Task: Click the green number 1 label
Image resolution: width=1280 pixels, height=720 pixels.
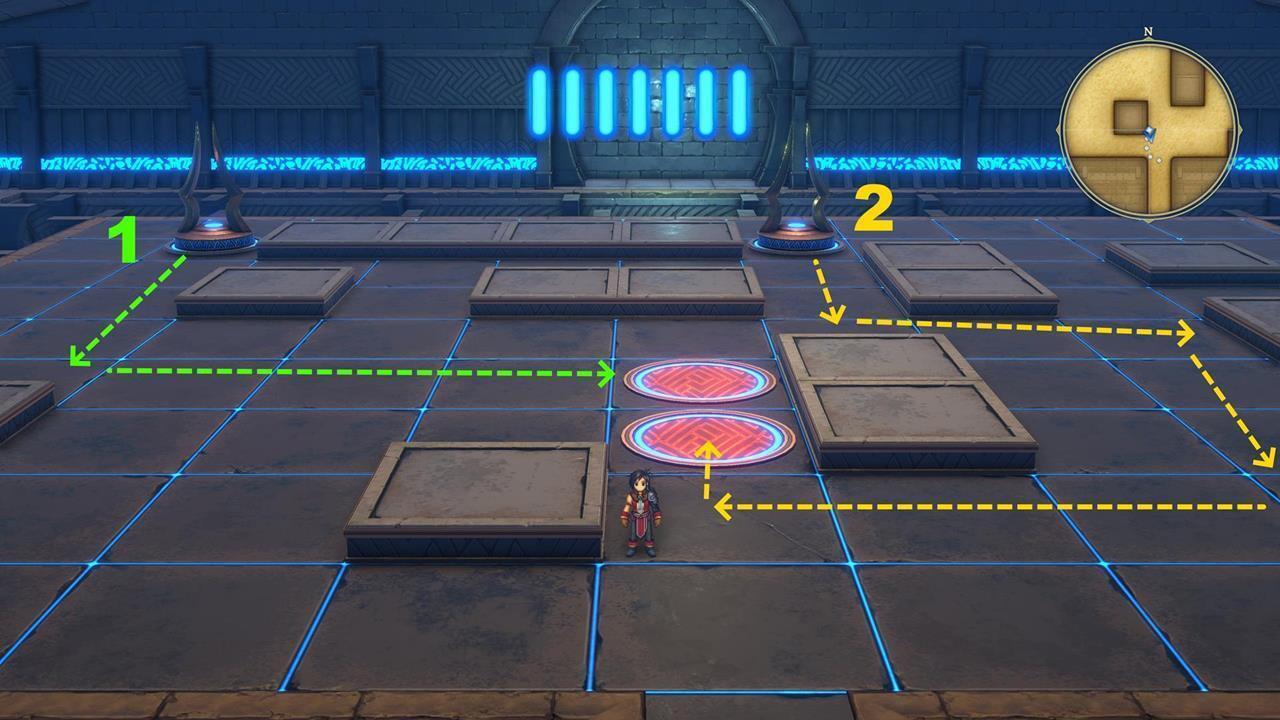Action: (128, 240)
